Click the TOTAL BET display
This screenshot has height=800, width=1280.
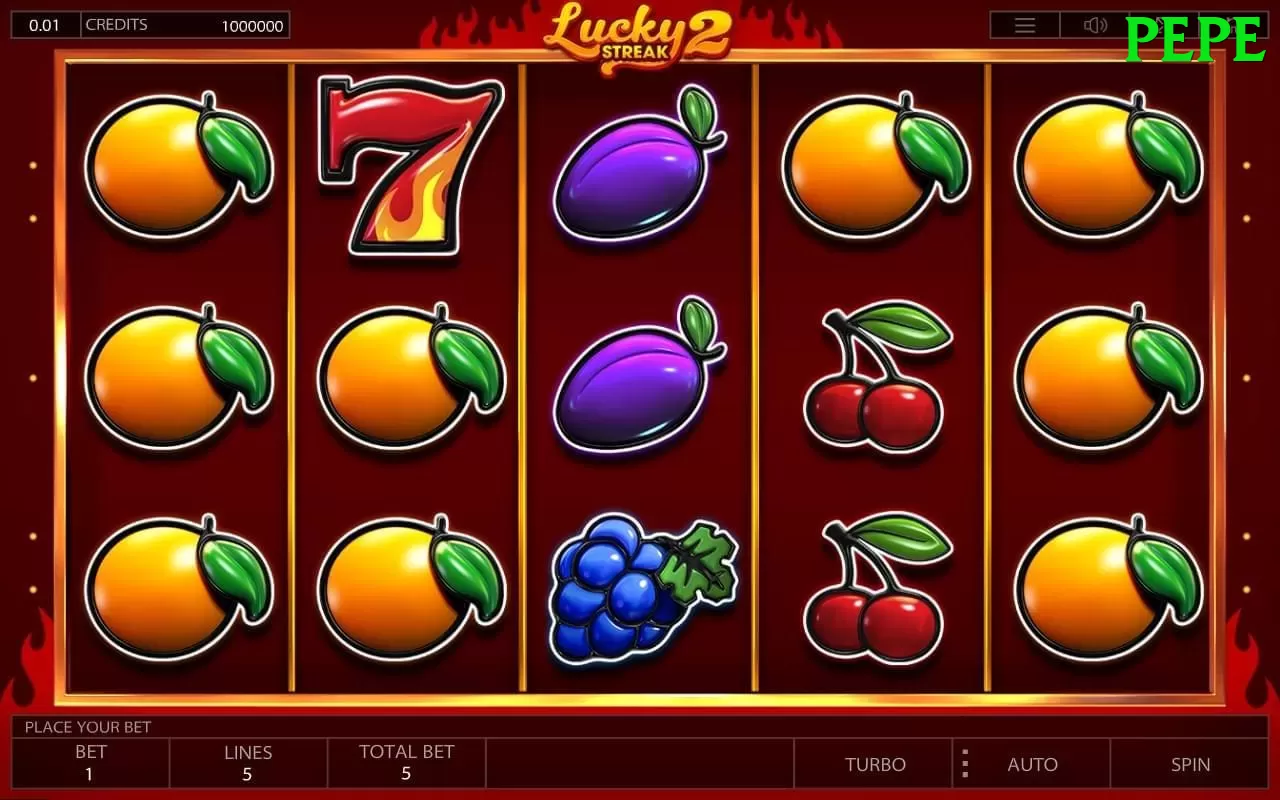[x=406, y=764]
